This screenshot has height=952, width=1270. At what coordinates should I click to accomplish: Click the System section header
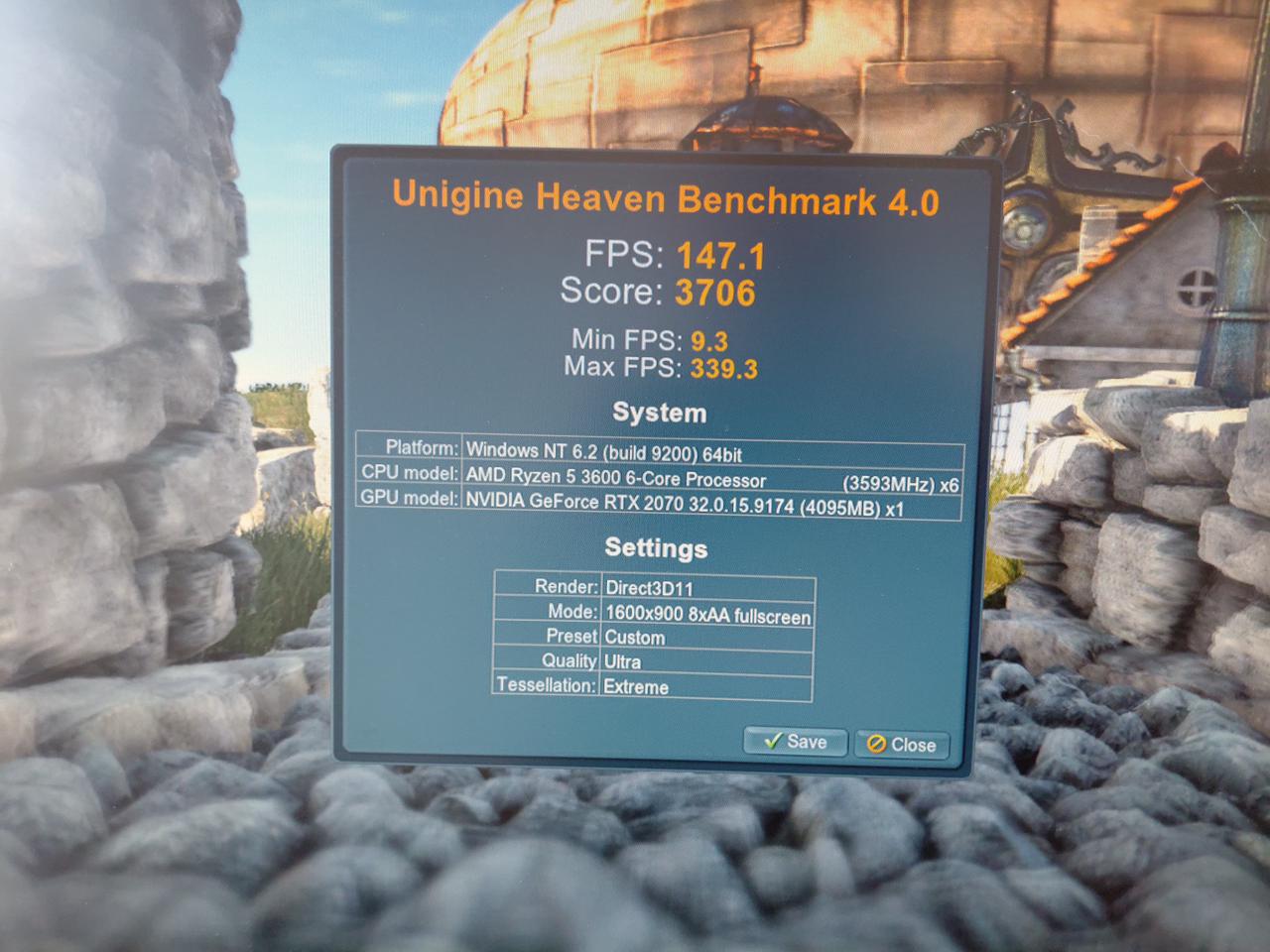660,413
